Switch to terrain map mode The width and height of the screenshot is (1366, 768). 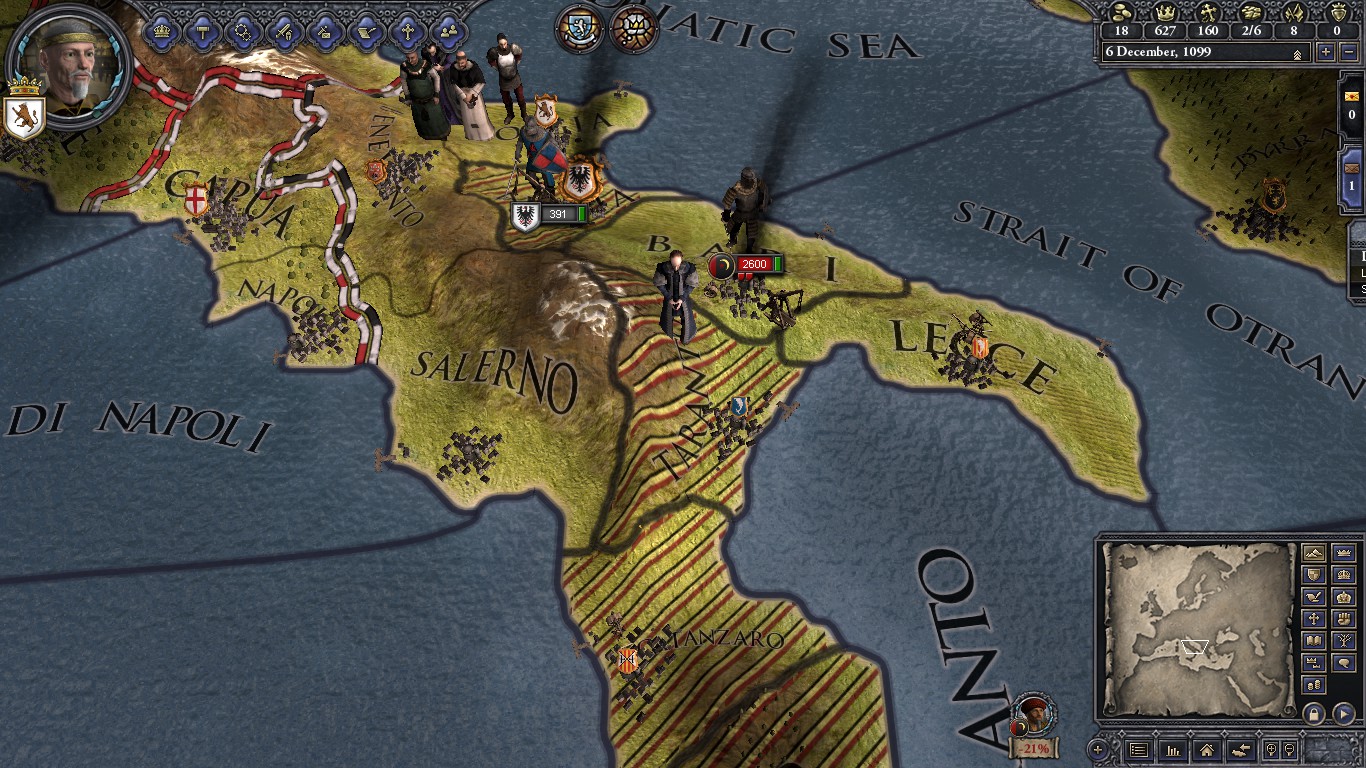click(1314, 553)
